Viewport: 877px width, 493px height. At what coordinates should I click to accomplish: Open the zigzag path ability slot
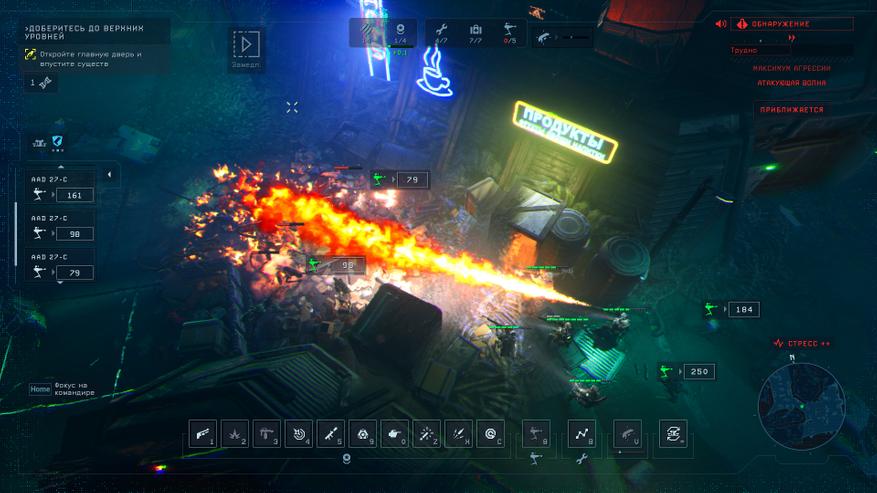[x=582, y=433]
